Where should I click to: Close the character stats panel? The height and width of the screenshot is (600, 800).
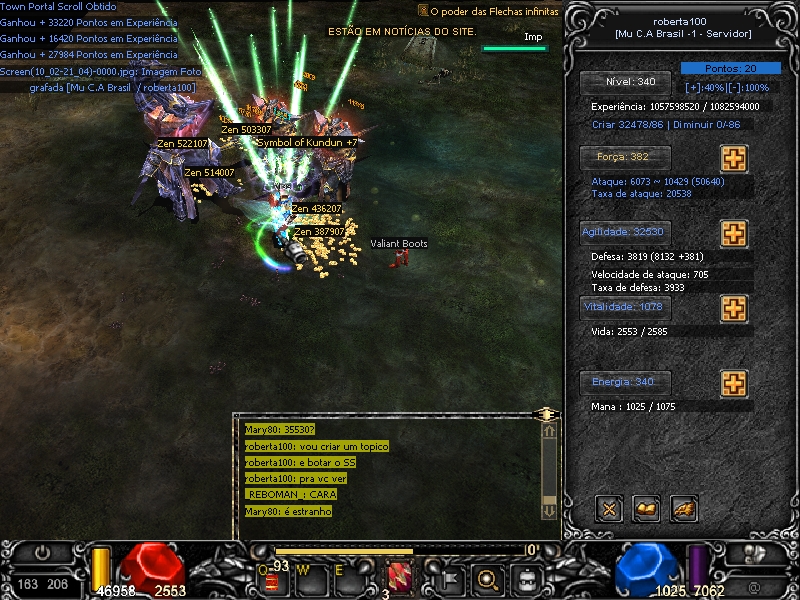tap(609, 509)
